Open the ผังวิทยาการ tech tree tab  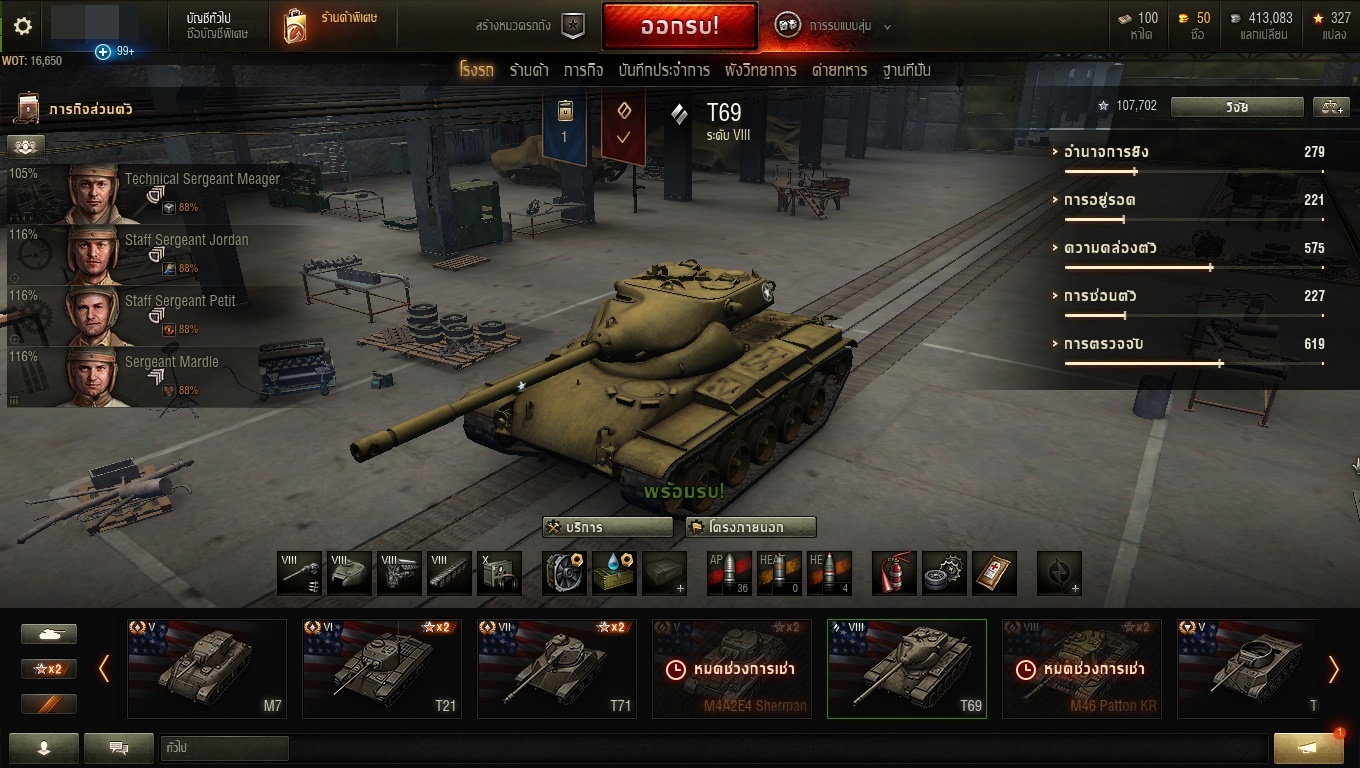pos(761,70)
